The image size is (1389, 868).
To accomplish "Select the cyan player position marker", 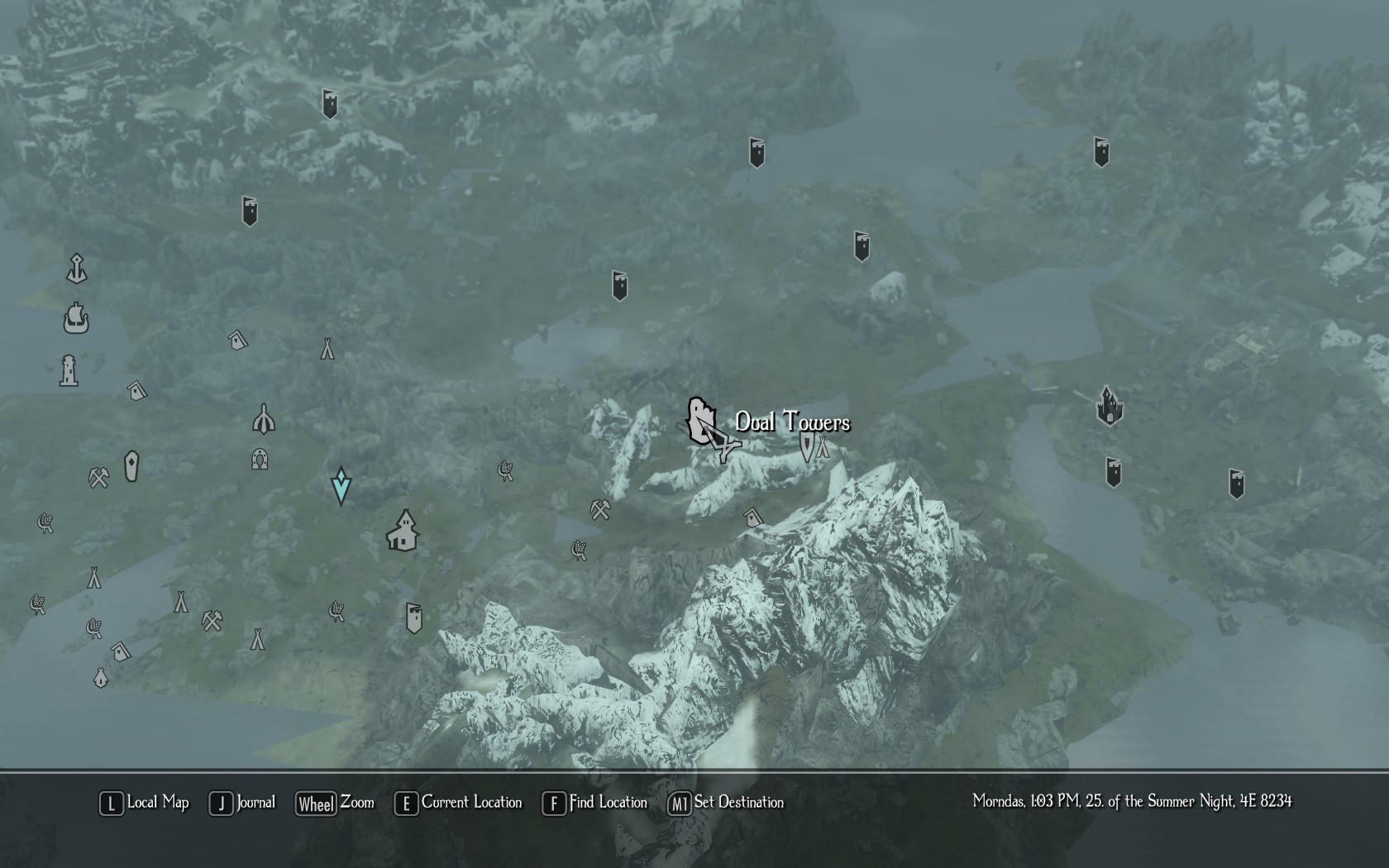I will [341, 485].
